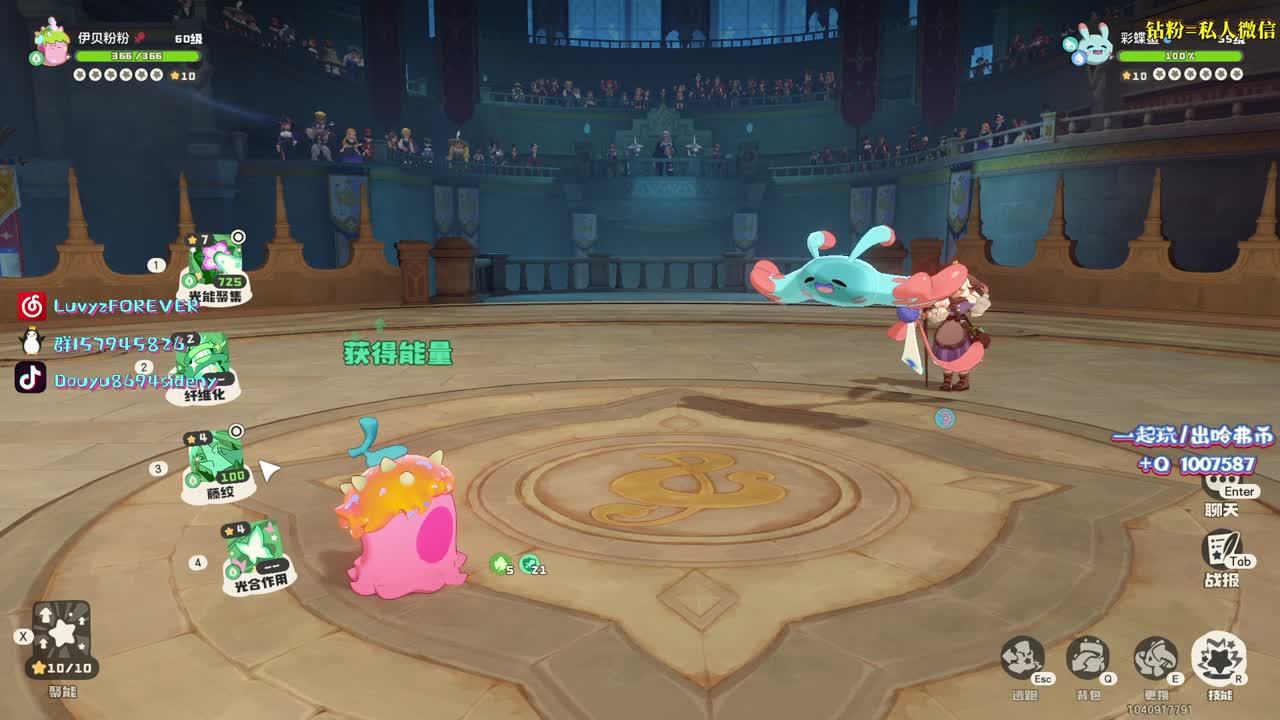This screenshot has width=1280, height=720.
Task: Use the 光能聚集 skill card
Action: [x=215, y=268]
